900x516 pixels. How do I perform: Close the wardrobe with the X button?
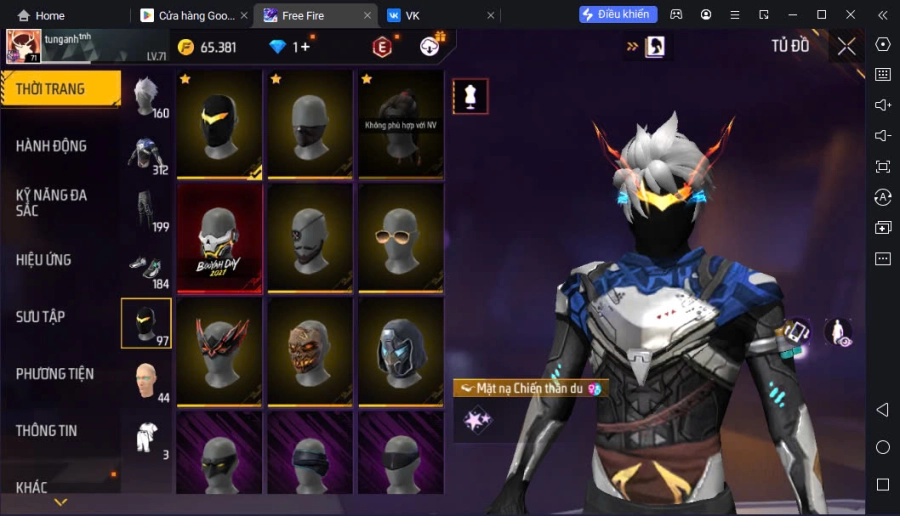pyautogui.click(x=846, y=46)
